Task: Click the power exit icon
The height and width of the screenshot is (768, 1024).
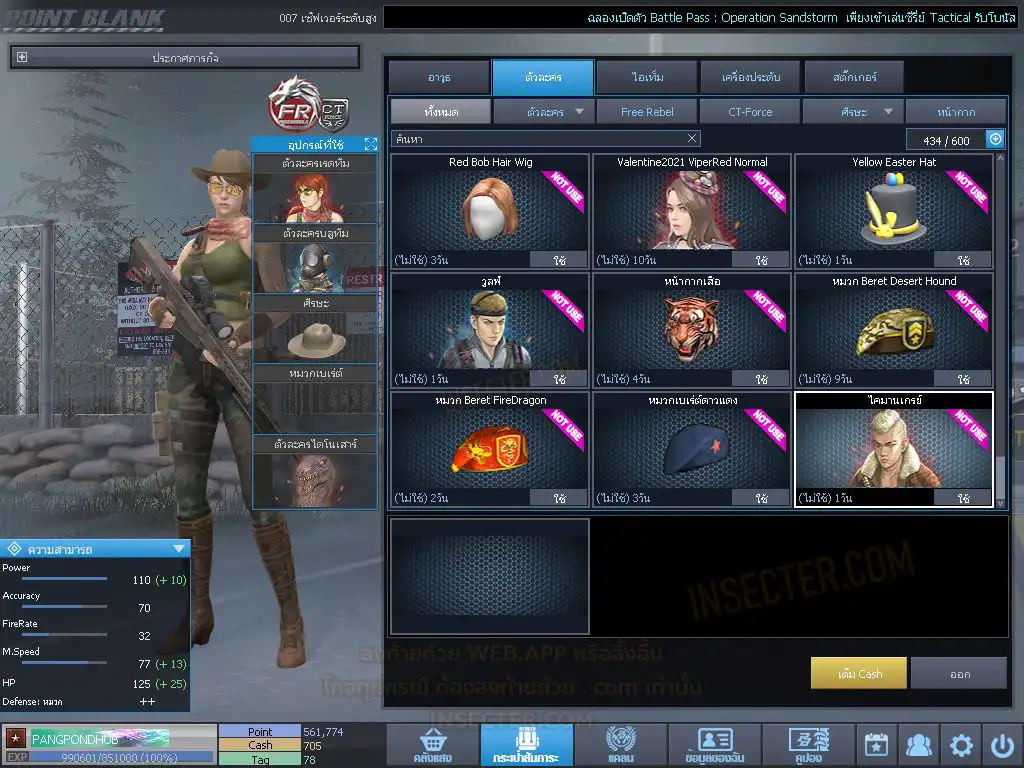Action: [x=1002, y=745]
